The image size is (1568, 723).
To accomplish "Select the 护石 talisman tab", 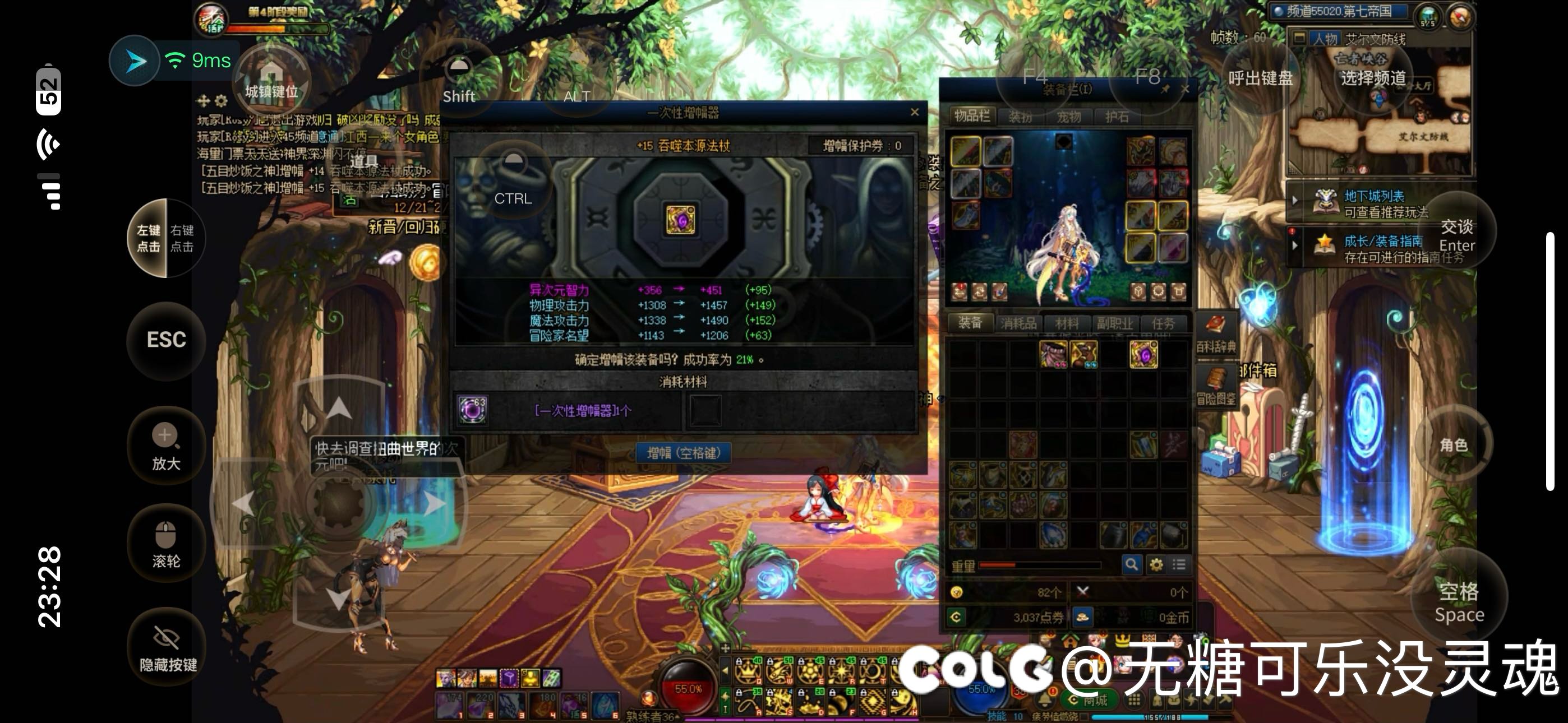I will [x=1117, y=116].
